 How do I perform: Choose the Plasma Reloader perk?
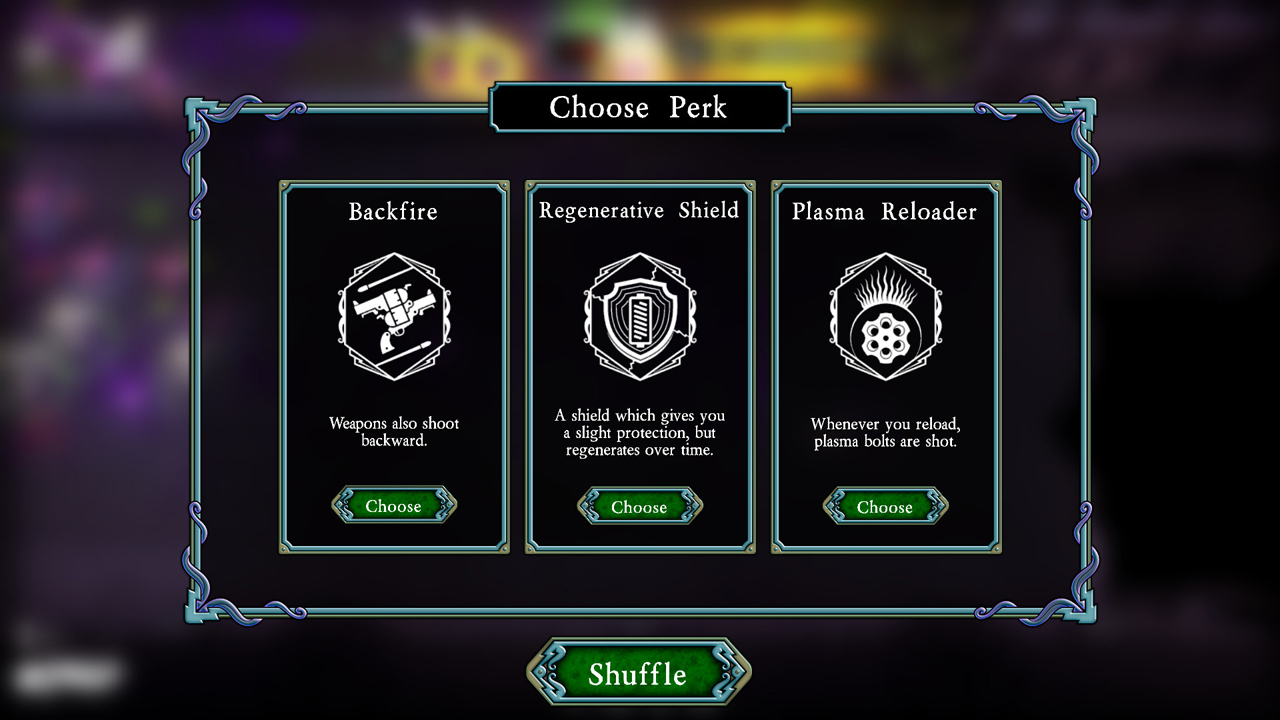[884, 507]
